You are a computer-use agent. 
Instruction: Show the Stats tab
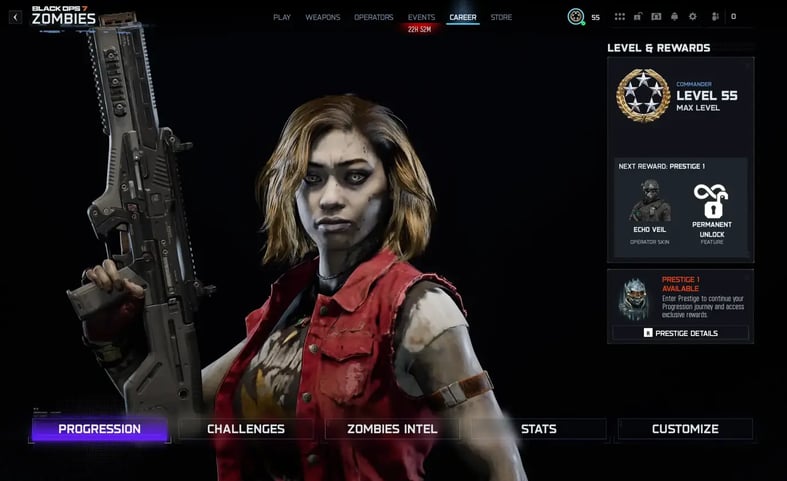click(x=538, y=429)
